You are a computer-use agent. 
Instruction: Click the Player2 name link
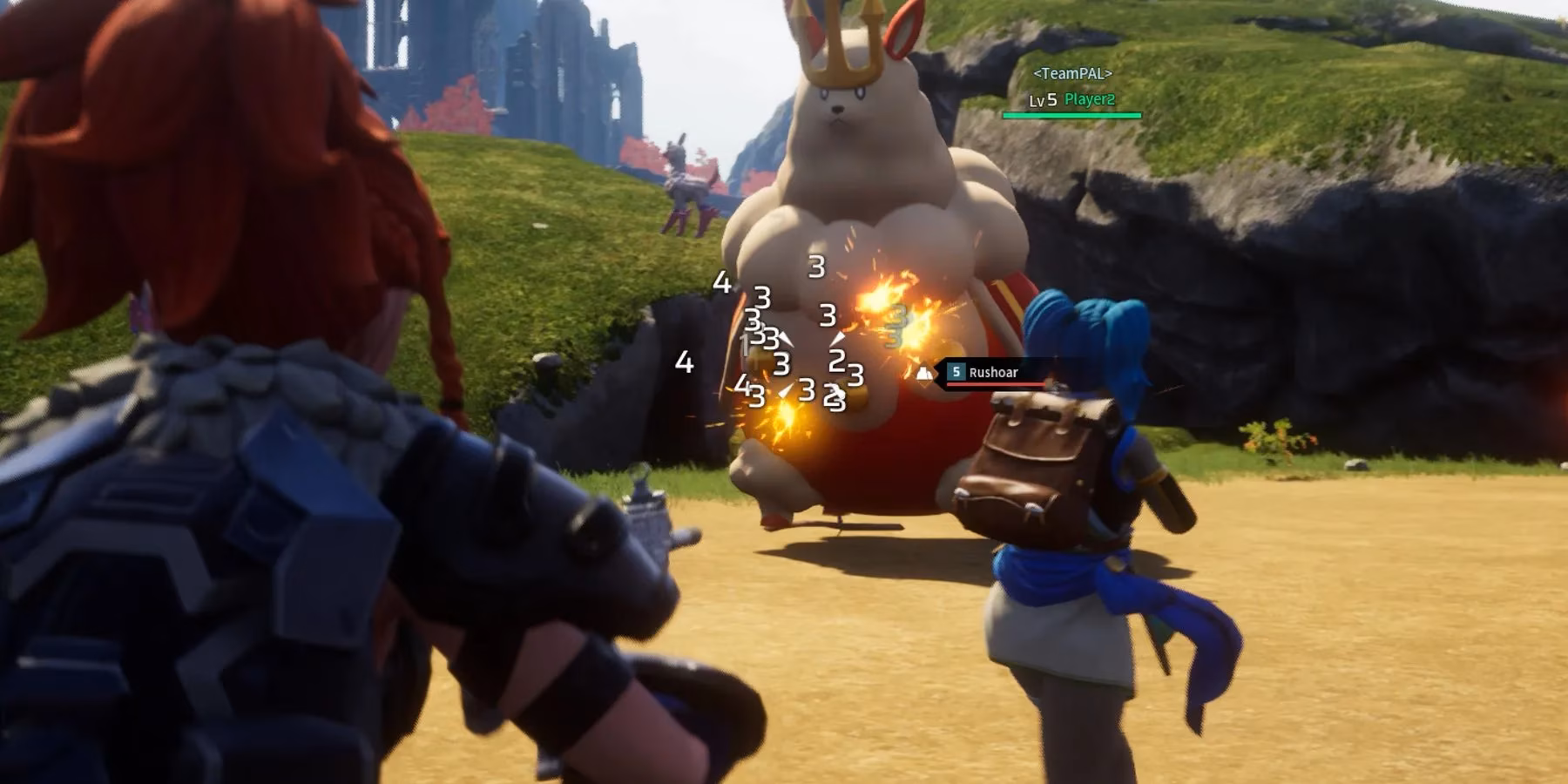(1089, 98)
